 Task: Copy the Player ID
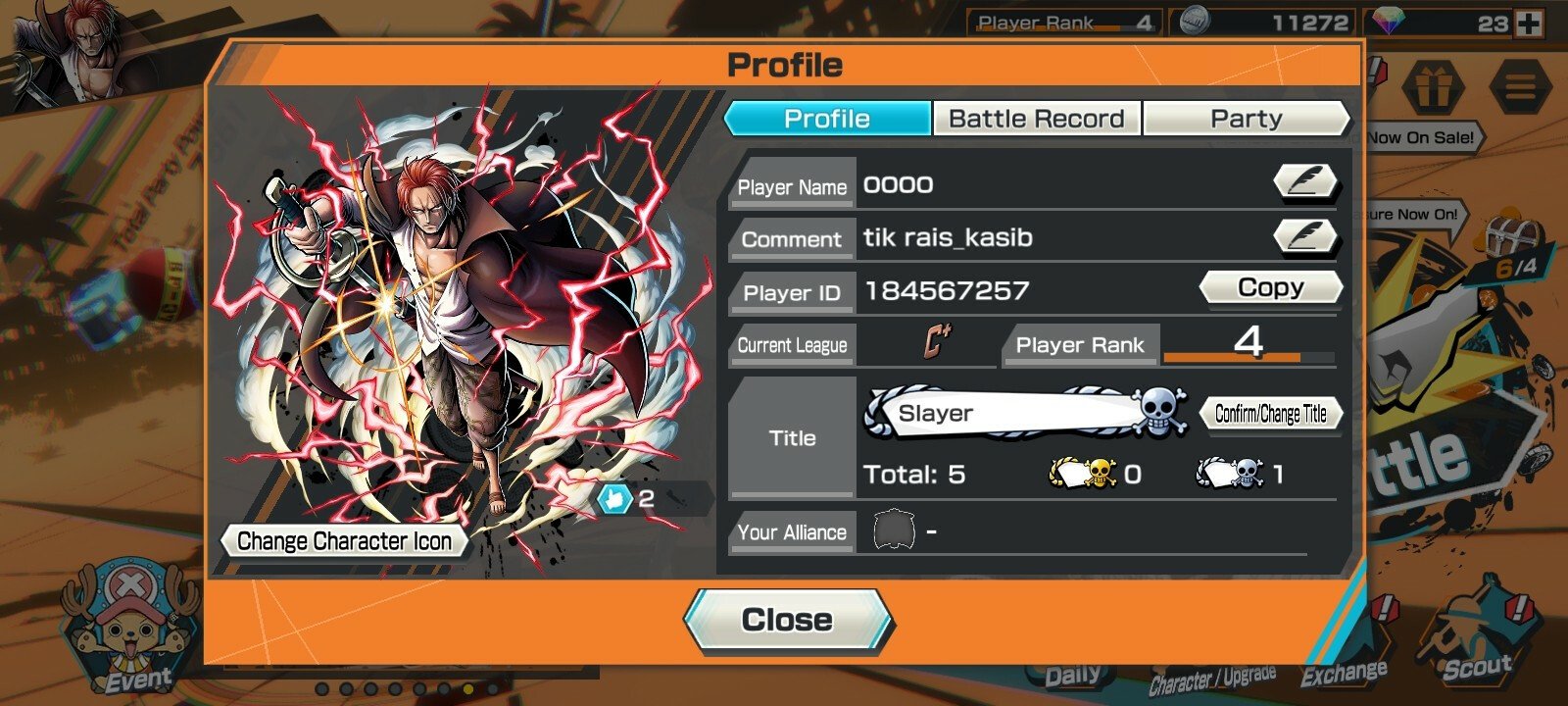1270,288
